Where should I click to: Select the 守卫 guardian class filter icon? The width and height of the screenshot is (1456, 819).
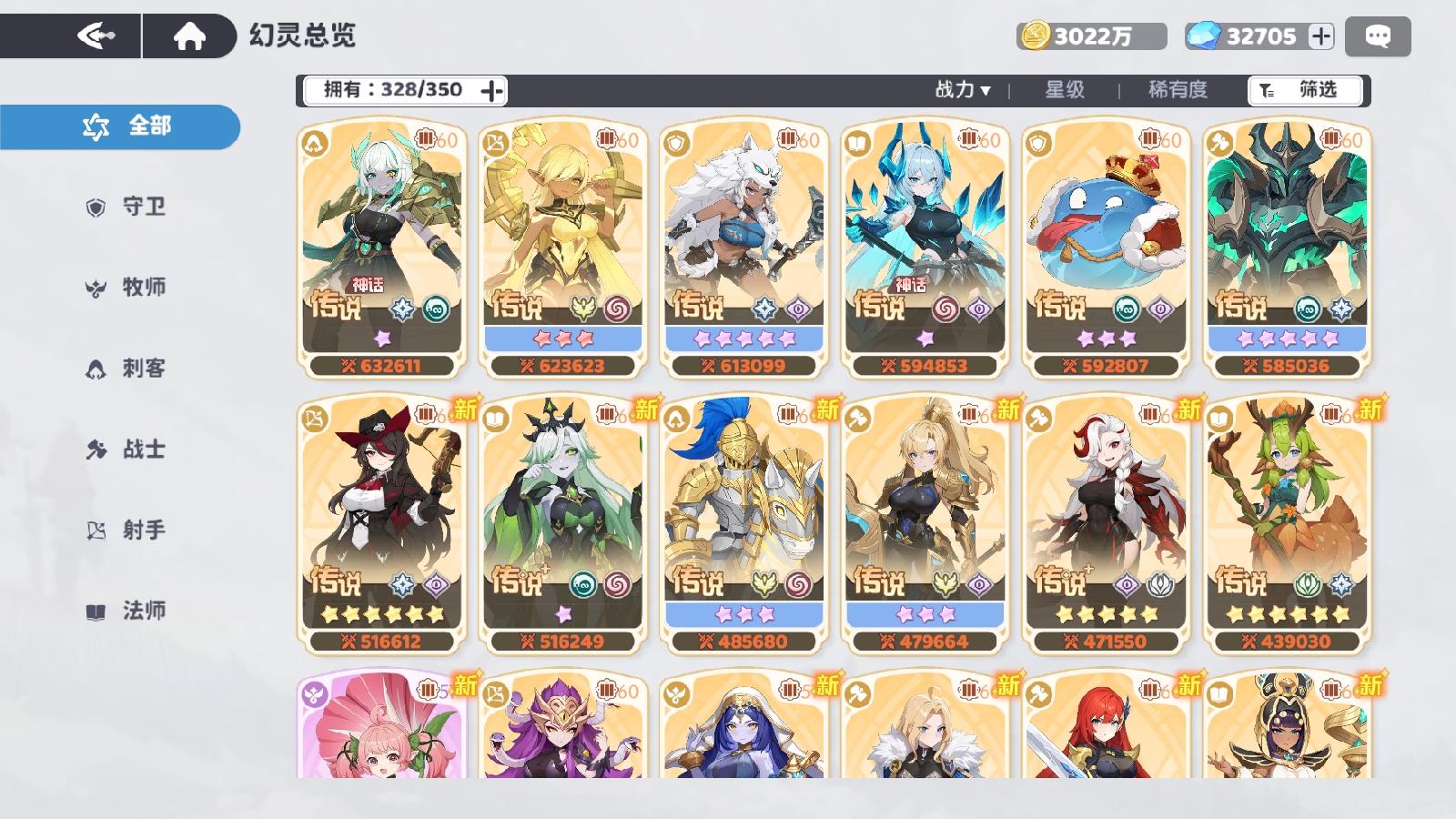point(98,207)
